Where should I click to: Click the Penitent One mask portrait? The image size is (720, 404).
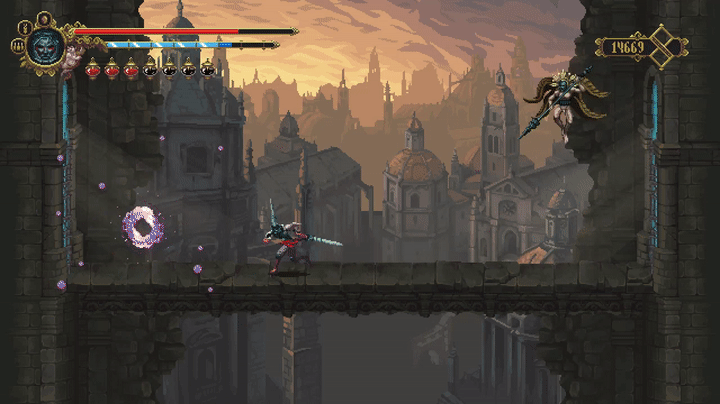click(45, 45)
